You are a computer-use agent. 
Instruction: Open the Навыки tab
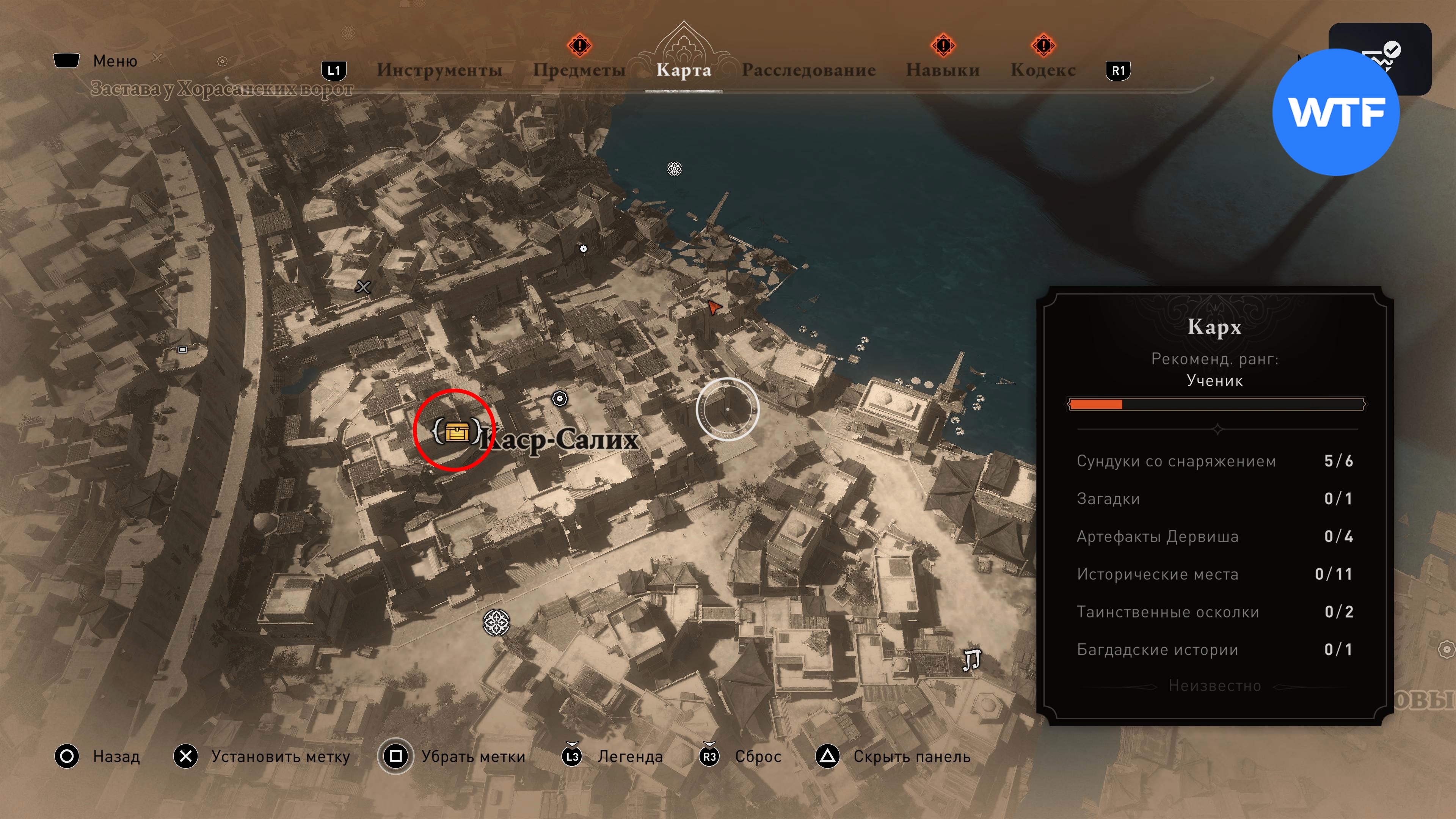pyautogui.click(x=942, y=70)
